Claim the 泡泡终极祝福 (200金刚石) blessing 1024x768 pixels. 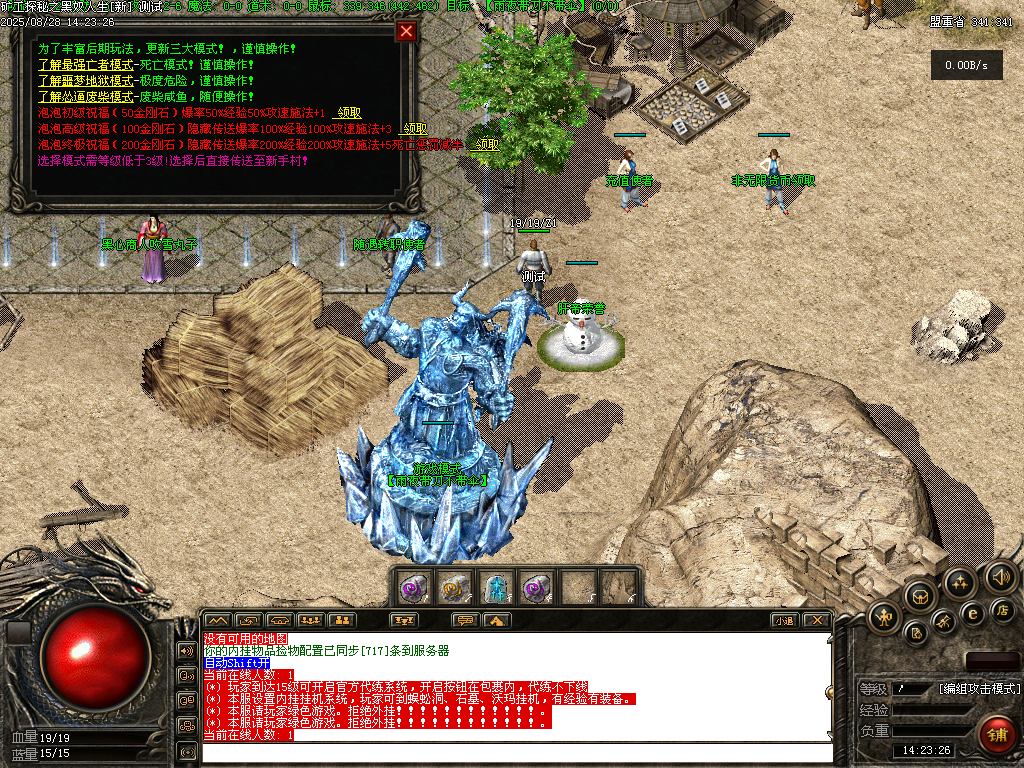click(485, 145)
